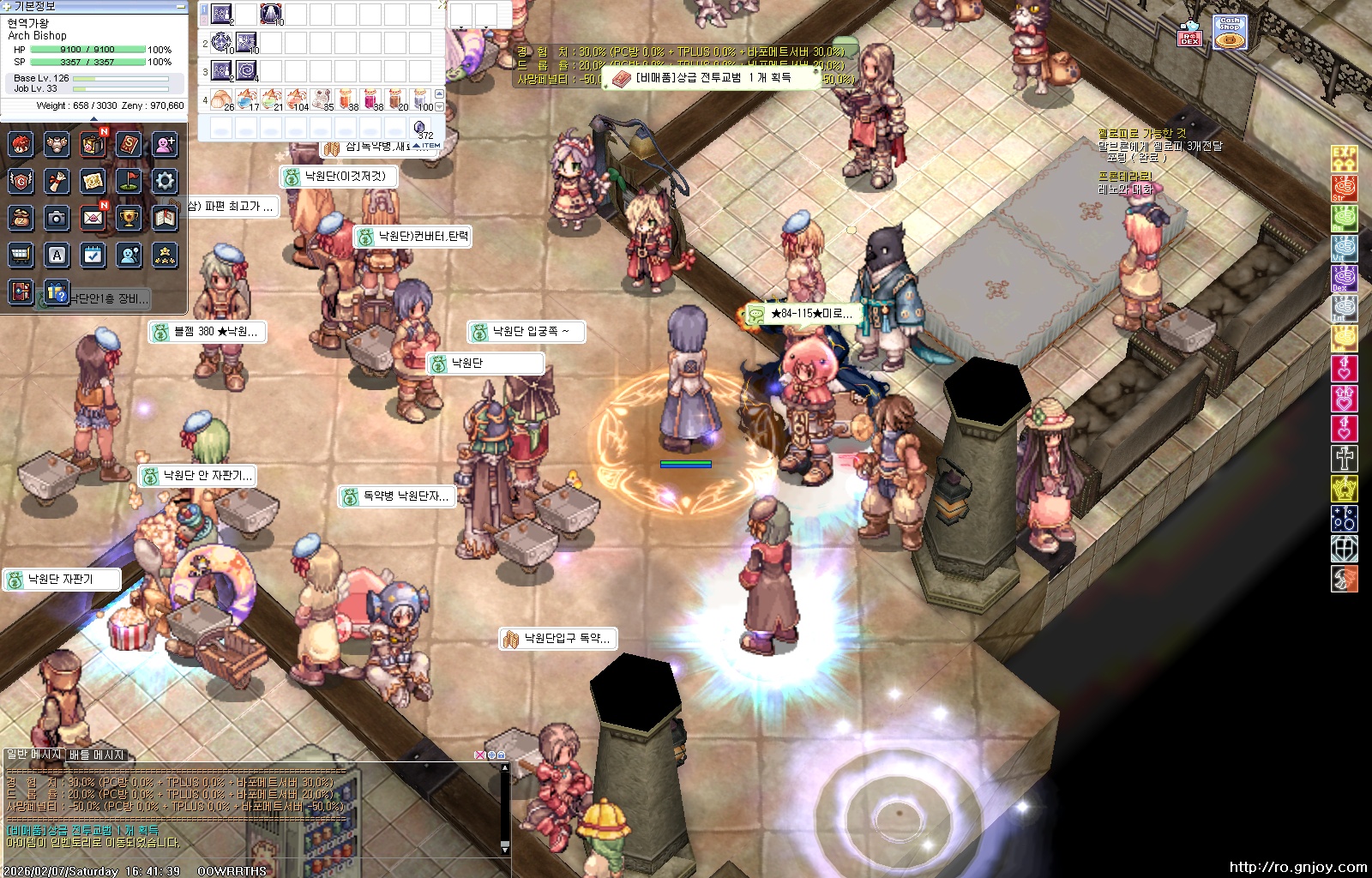Viewport: 1372px width, 878px height.
Task: Open the guild shield emblem menu
Action: click(21, 181)
